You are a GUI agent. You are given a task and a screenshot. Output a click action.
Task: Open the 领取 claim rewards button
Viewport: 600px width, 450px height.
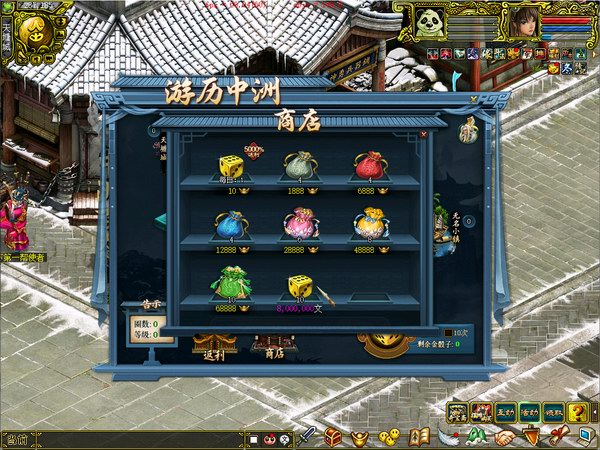[554, 411]
